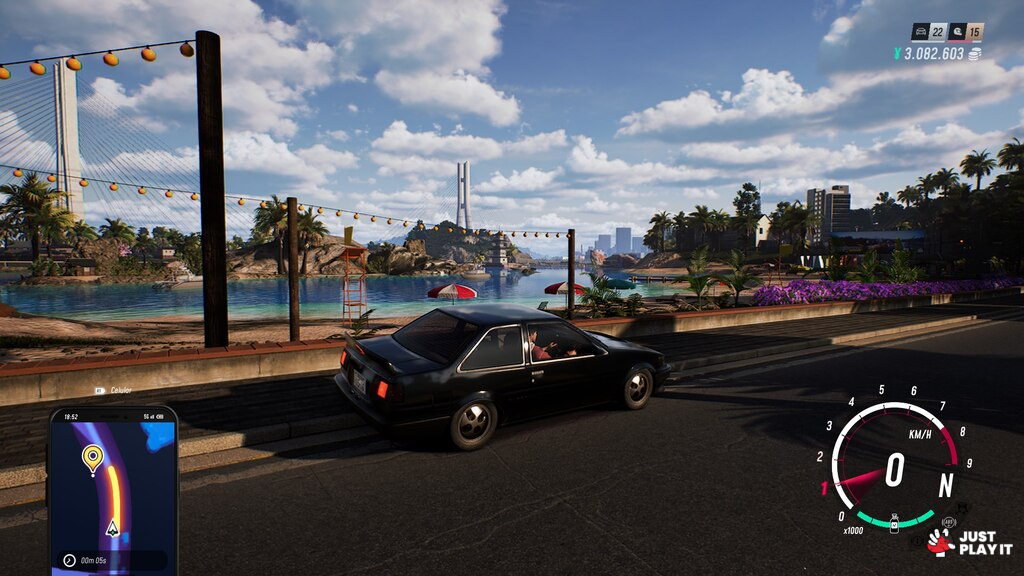Click the helmet reputation level icon

click(956, 32)
